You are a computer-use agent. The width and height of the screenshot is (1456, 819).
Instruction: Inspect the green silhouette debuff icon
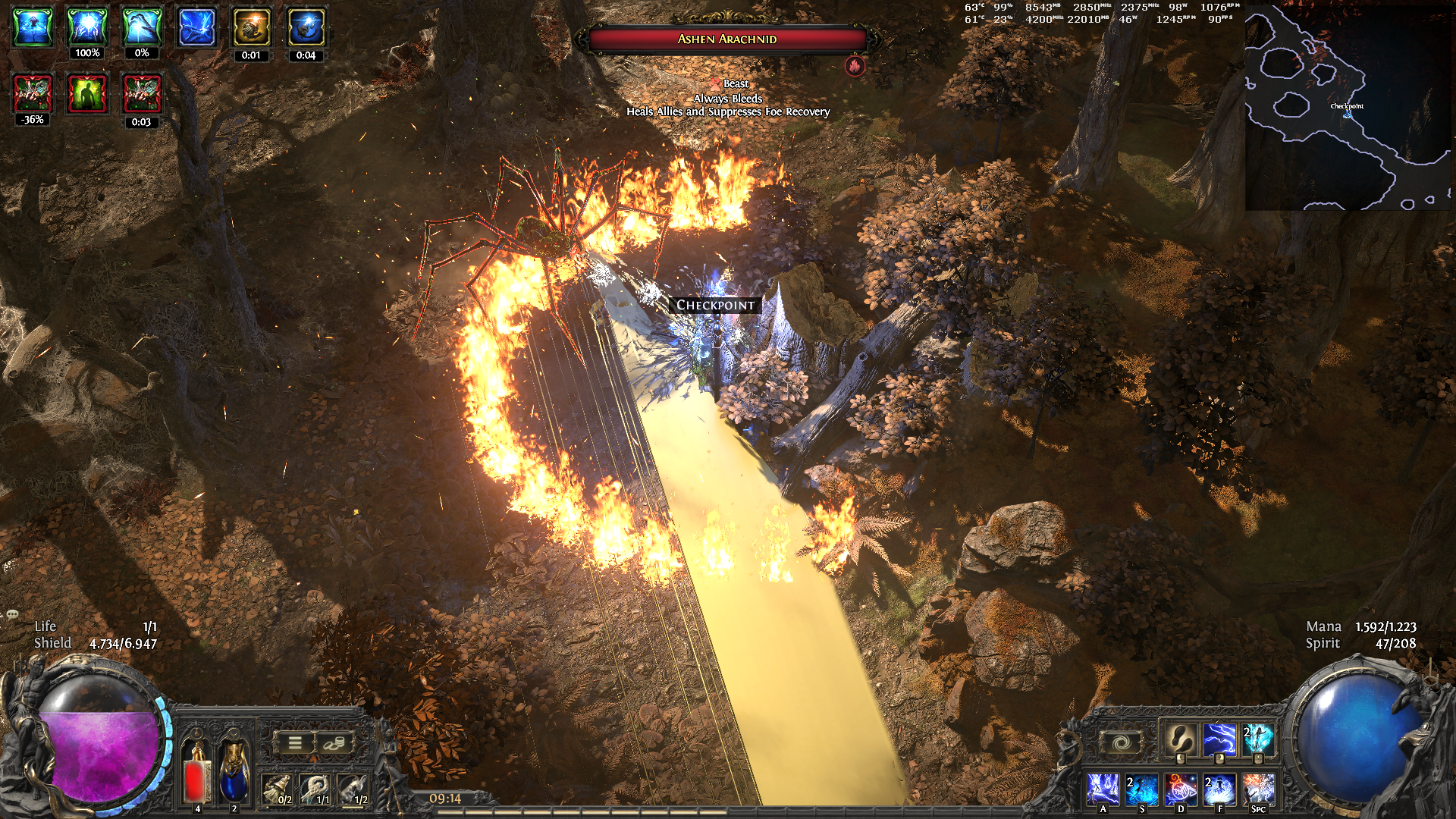(87, 95)
